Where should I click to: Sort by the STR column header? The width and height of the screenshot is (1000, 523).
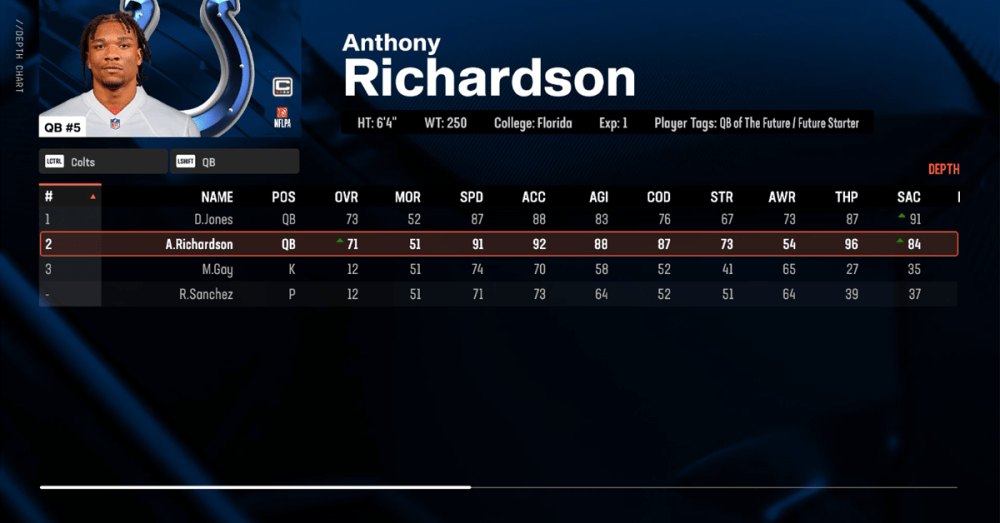721,197
